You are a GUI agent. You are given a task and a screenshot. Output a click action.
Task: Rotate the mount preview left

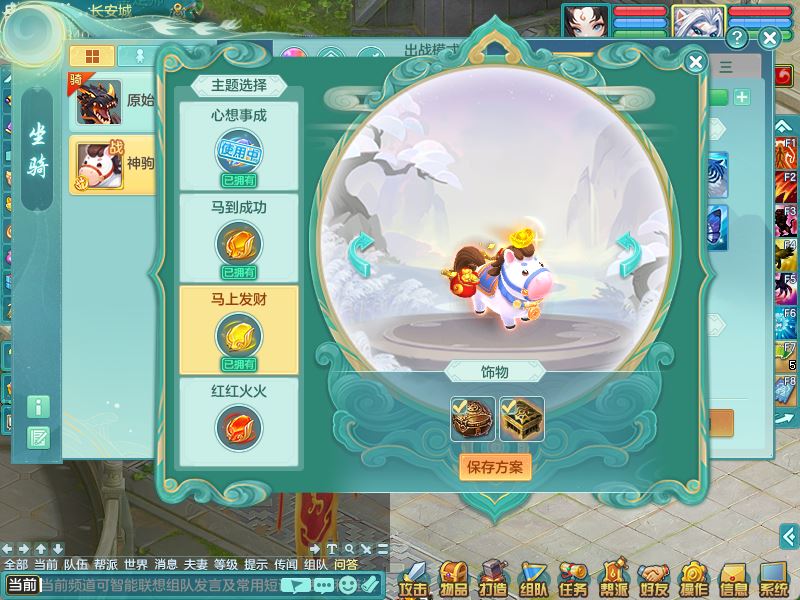[x=362, y=255]
